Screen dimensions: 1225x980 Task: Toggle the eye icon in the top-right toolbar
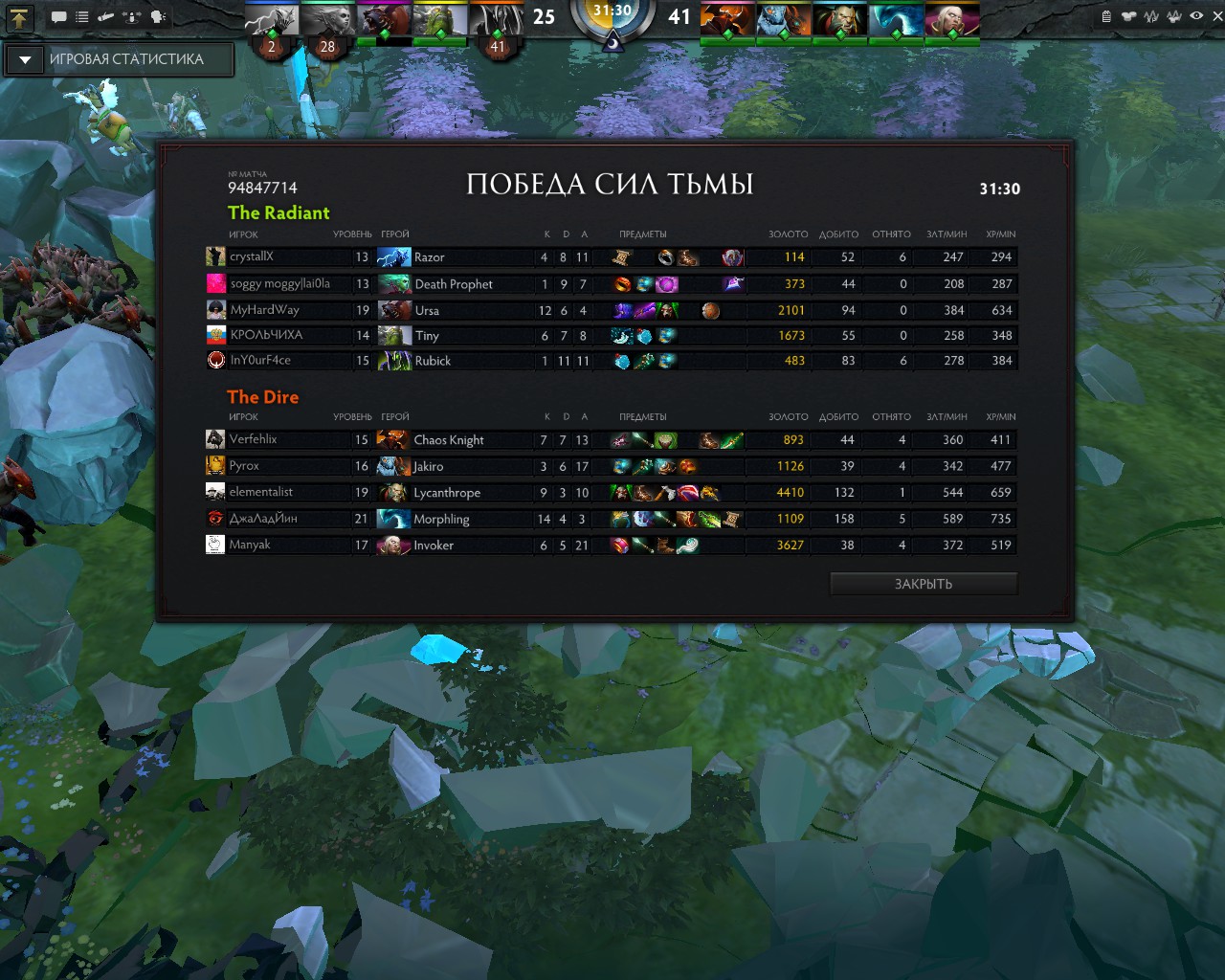point(1196,16)
